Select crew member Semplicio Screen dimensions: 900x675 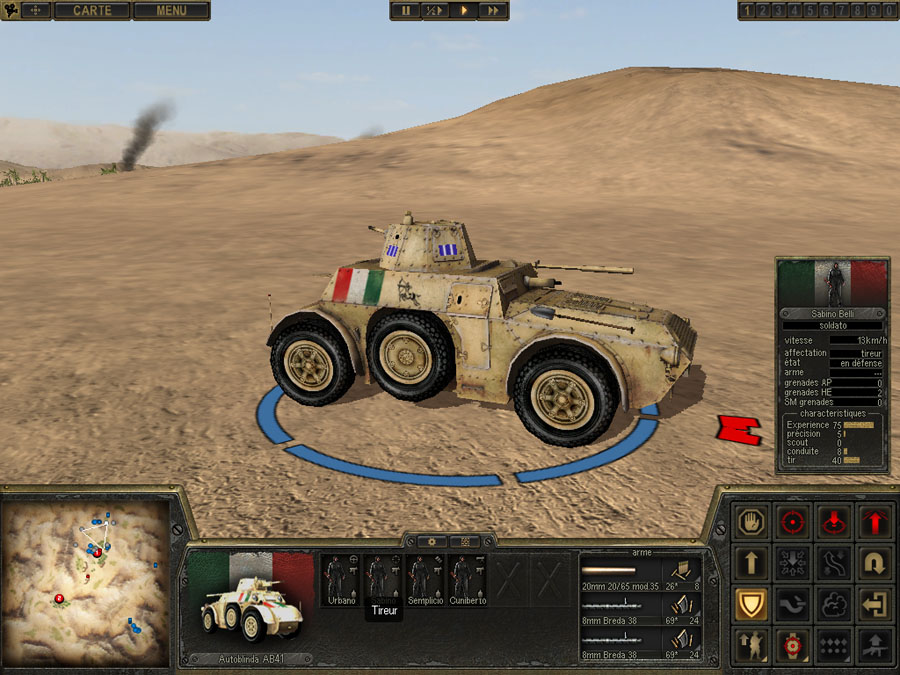tap(424, 579)
